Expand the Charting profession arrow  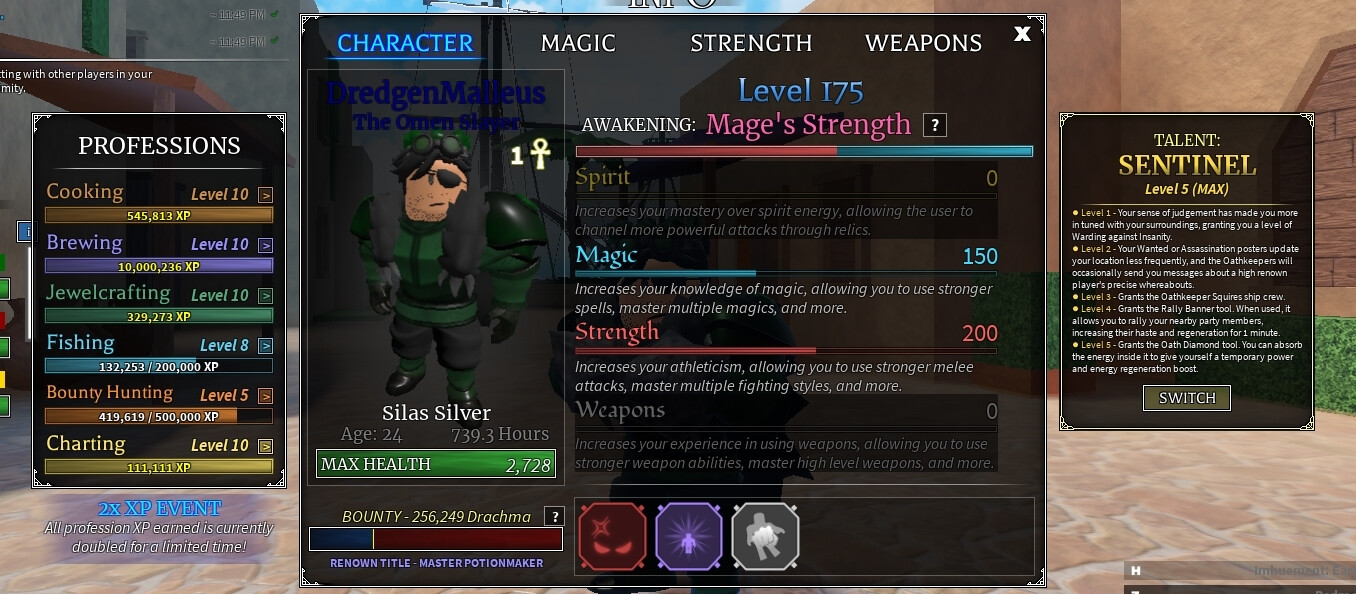(265, 446)
